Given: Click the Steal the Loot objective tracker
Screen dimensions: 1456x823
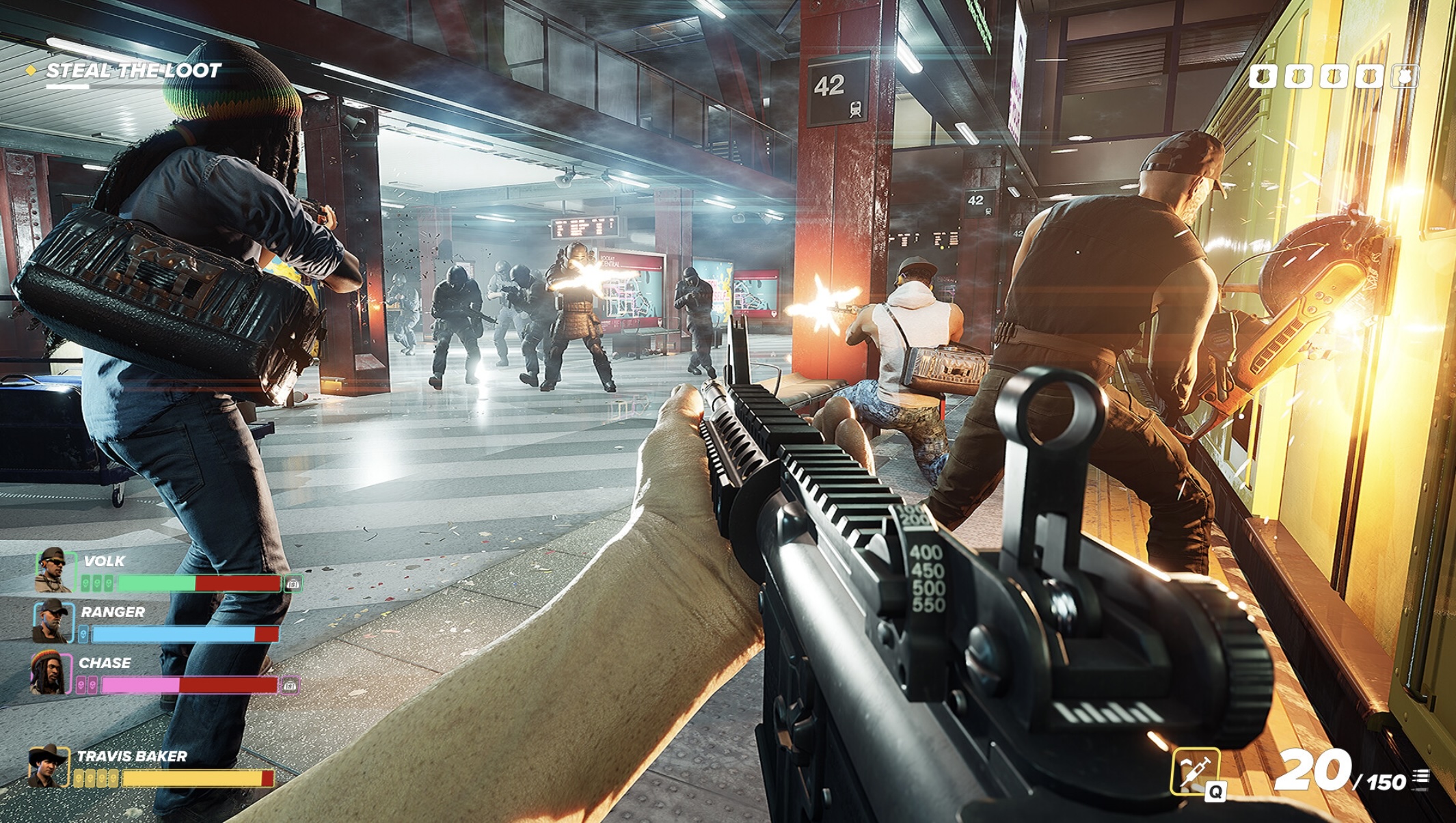Looking at the screenshot, I should 133,71.
